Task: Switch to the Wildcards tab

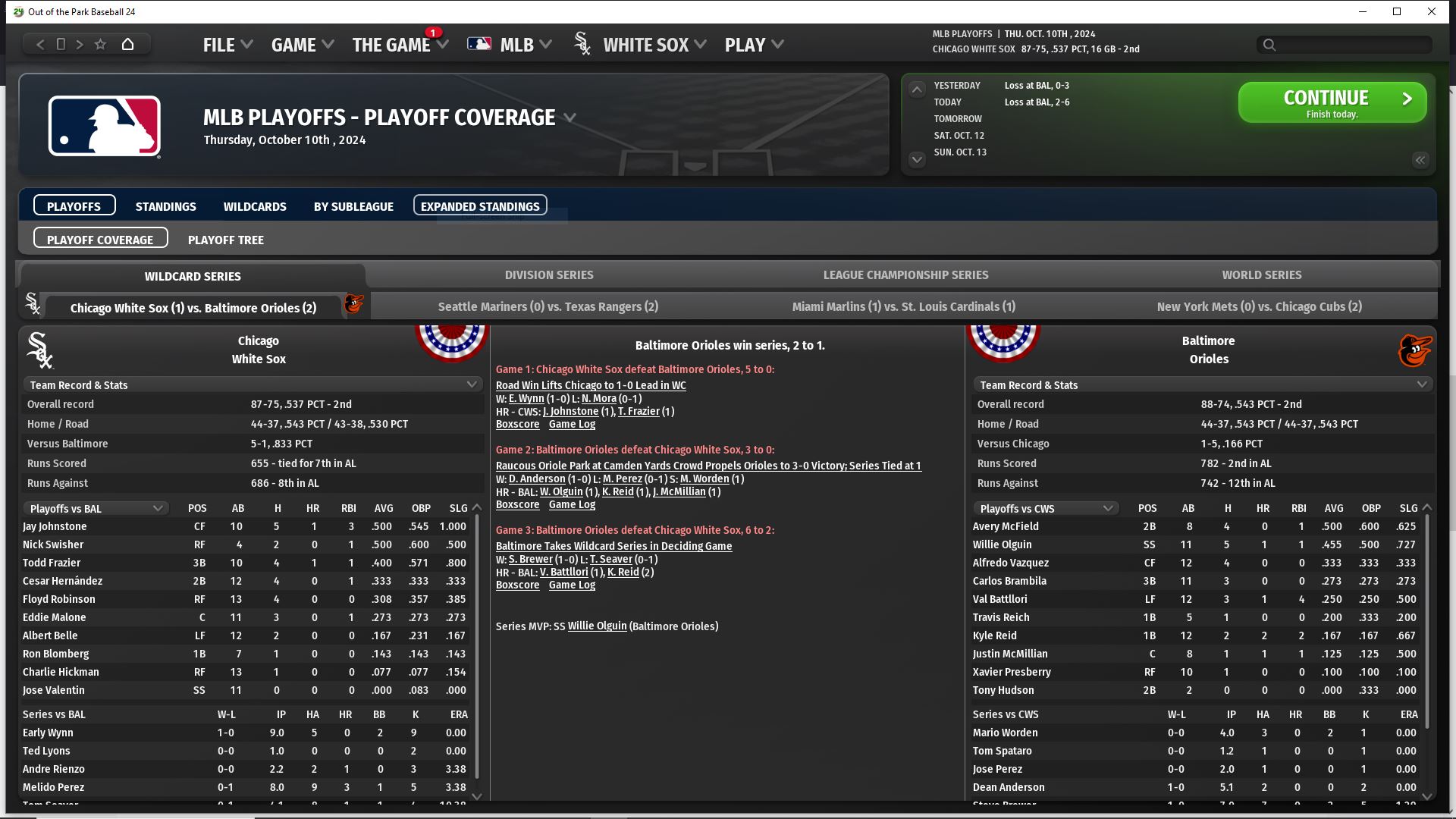Action: click(255, 206)
